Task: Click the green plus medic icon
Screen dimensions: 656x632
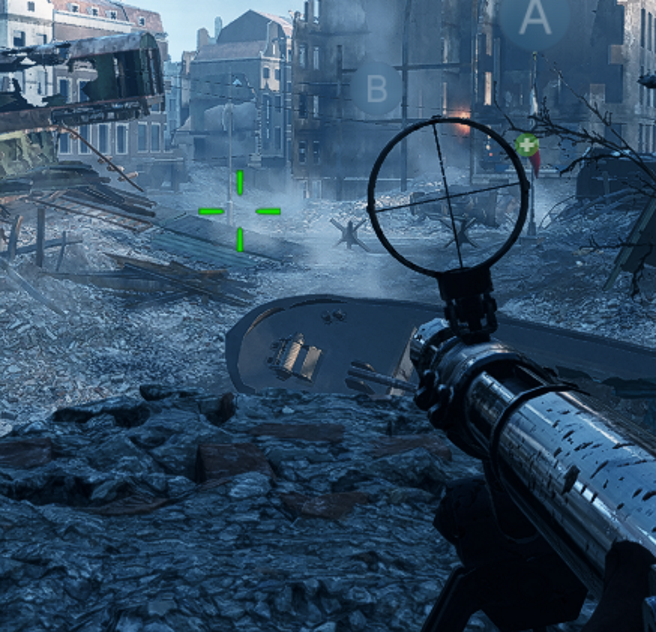Action: [527, 146]
